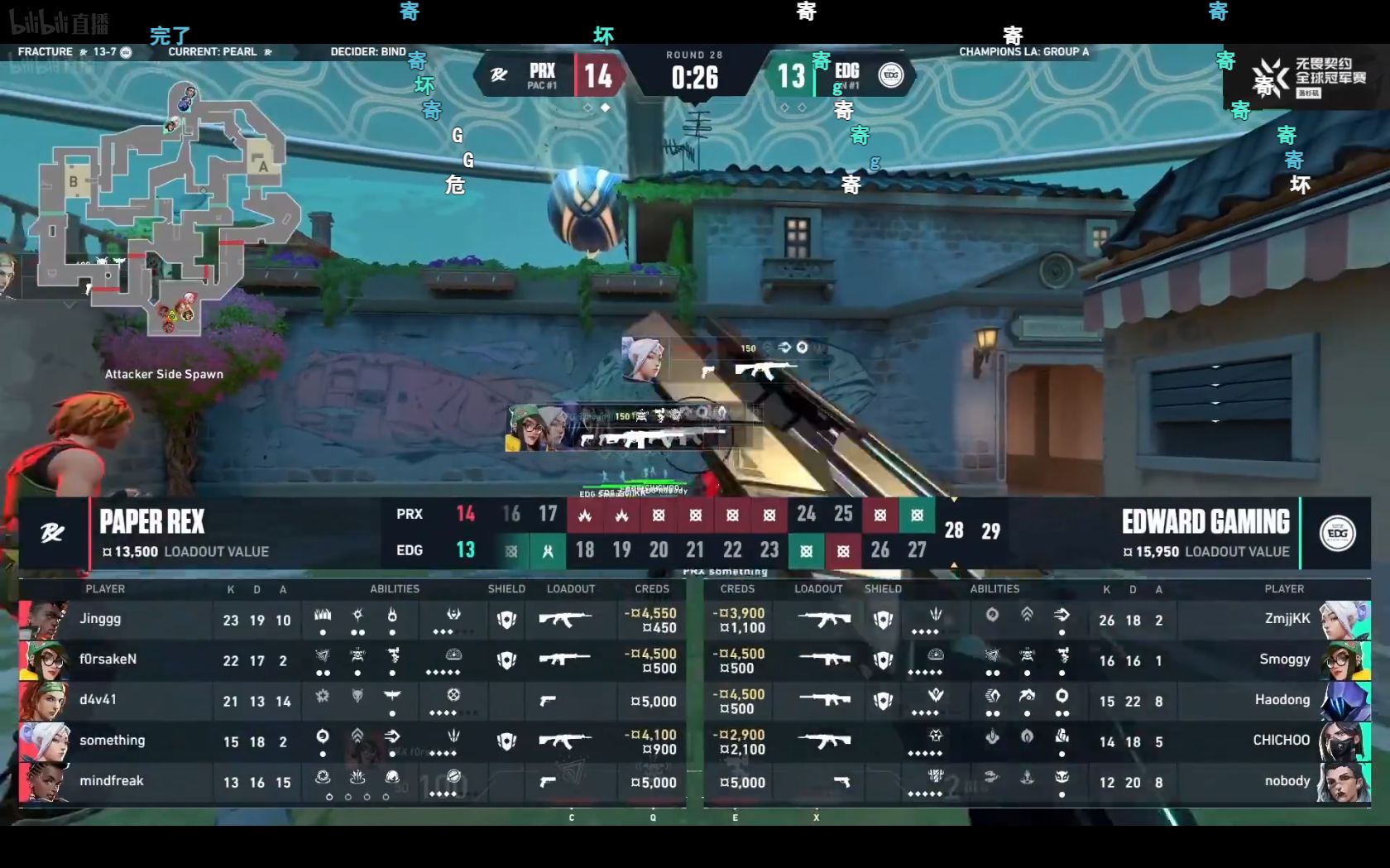1390x868 pixels.
Task: Expand the DECIDER: BIND map selector
Action: coord(370,50)
